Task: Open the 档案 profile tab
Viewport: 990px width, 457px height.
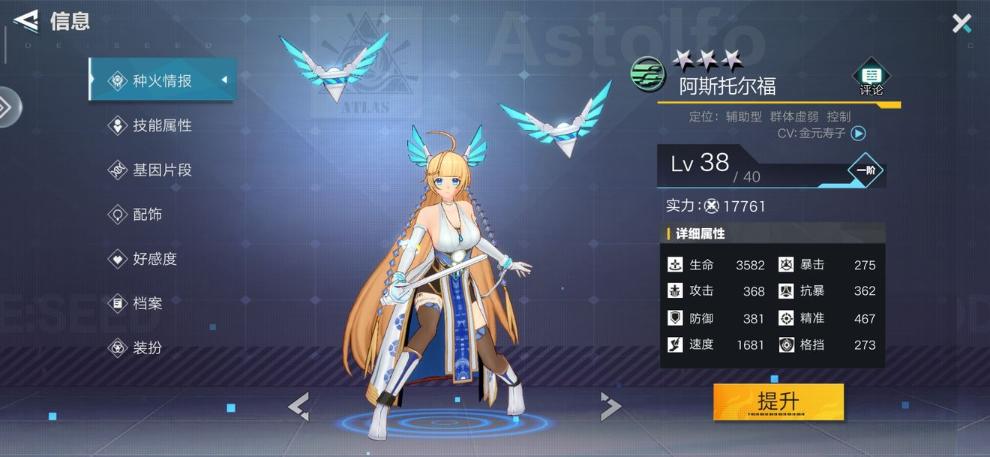Action: (x=148, y=303)
